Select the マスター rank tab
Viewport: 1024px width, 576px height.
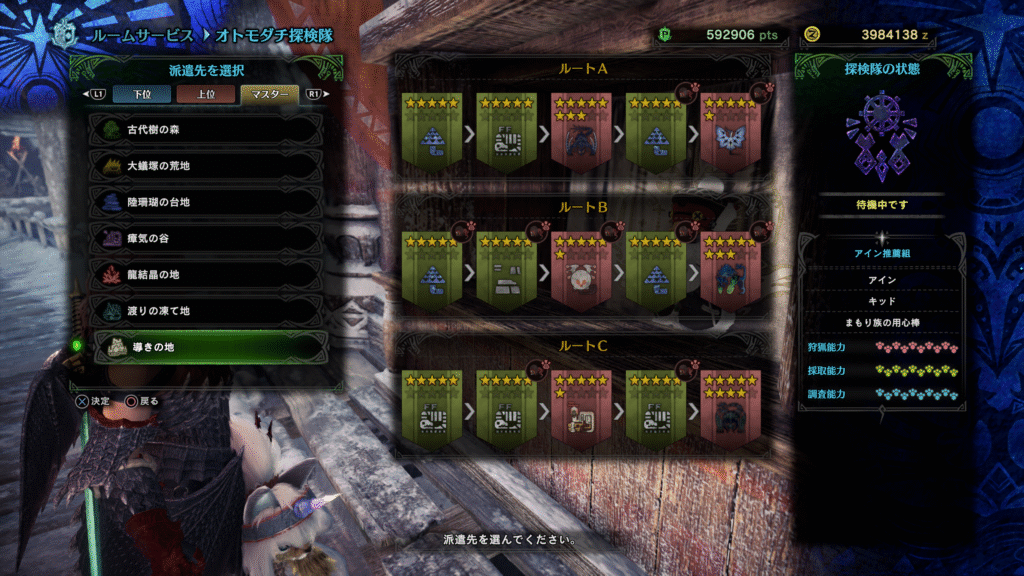268,95
